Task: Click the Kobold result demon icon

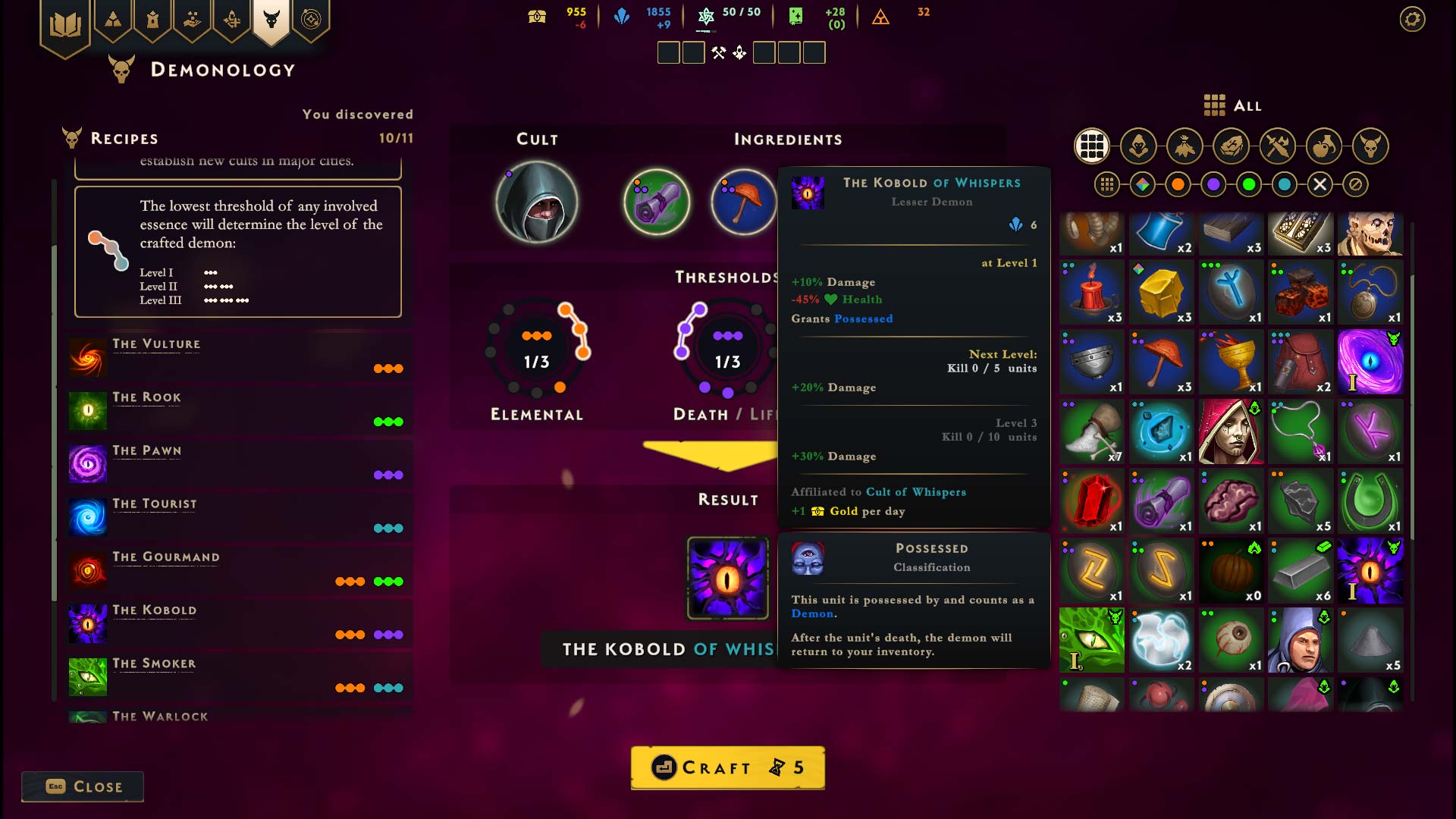Action: tap(727, 579)
